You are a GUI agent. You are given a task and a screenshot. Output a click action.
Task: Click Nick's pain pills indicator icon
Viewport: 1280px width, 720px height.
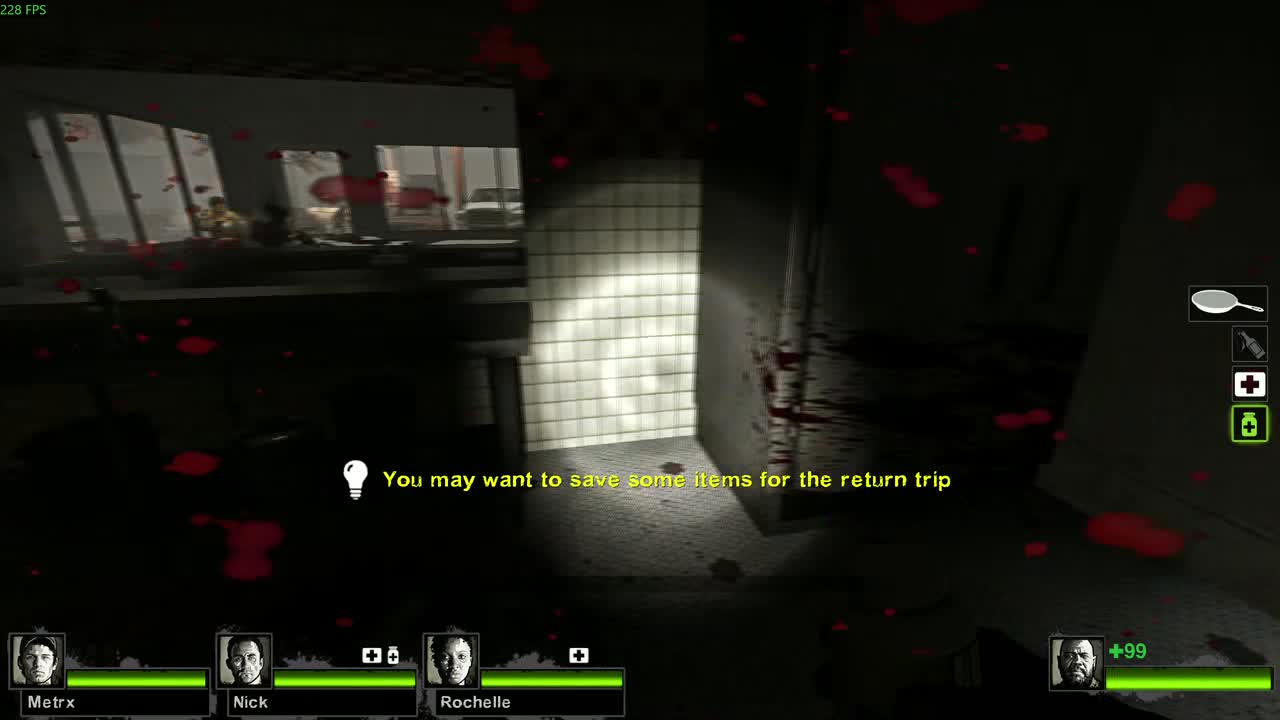(x=393, y=655)
